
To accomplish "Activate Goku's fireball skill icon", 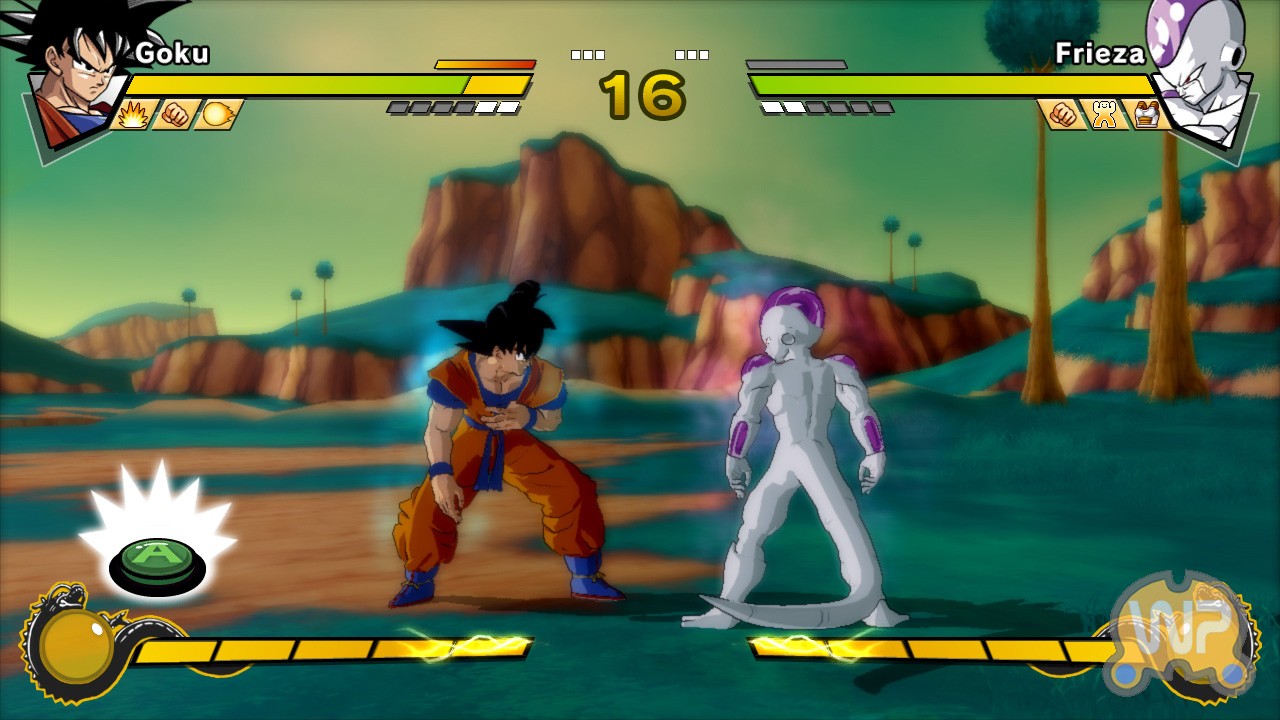I will click(x=218, y=115).
